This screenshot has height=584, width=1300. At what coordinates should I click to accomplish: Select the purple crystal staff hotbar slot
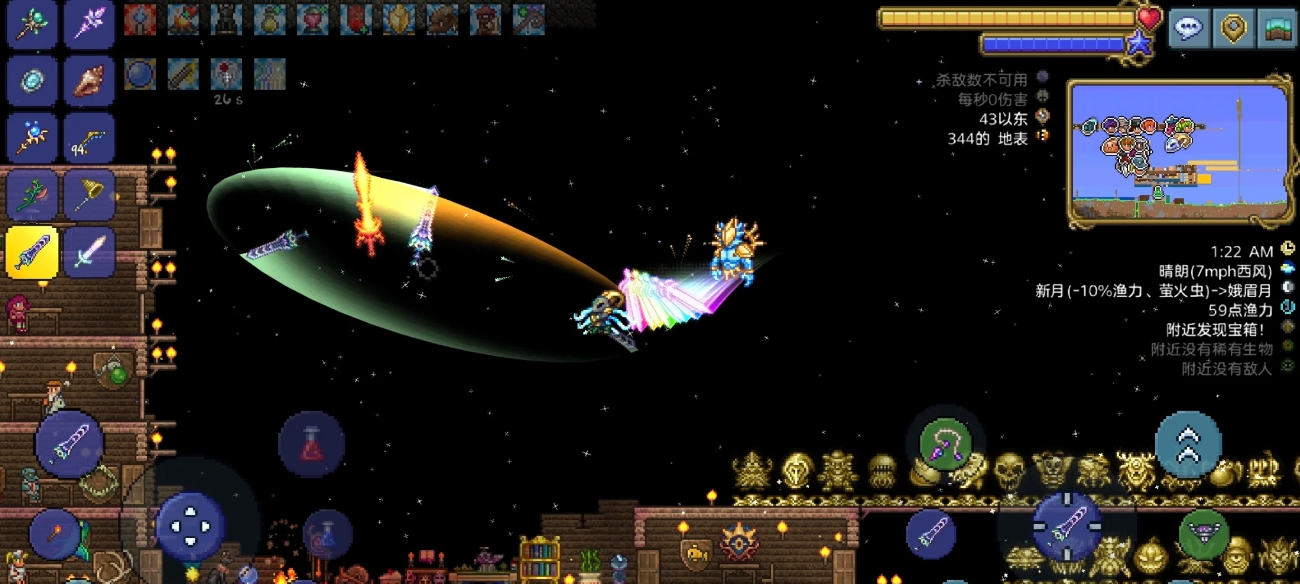tap(90, 24)
